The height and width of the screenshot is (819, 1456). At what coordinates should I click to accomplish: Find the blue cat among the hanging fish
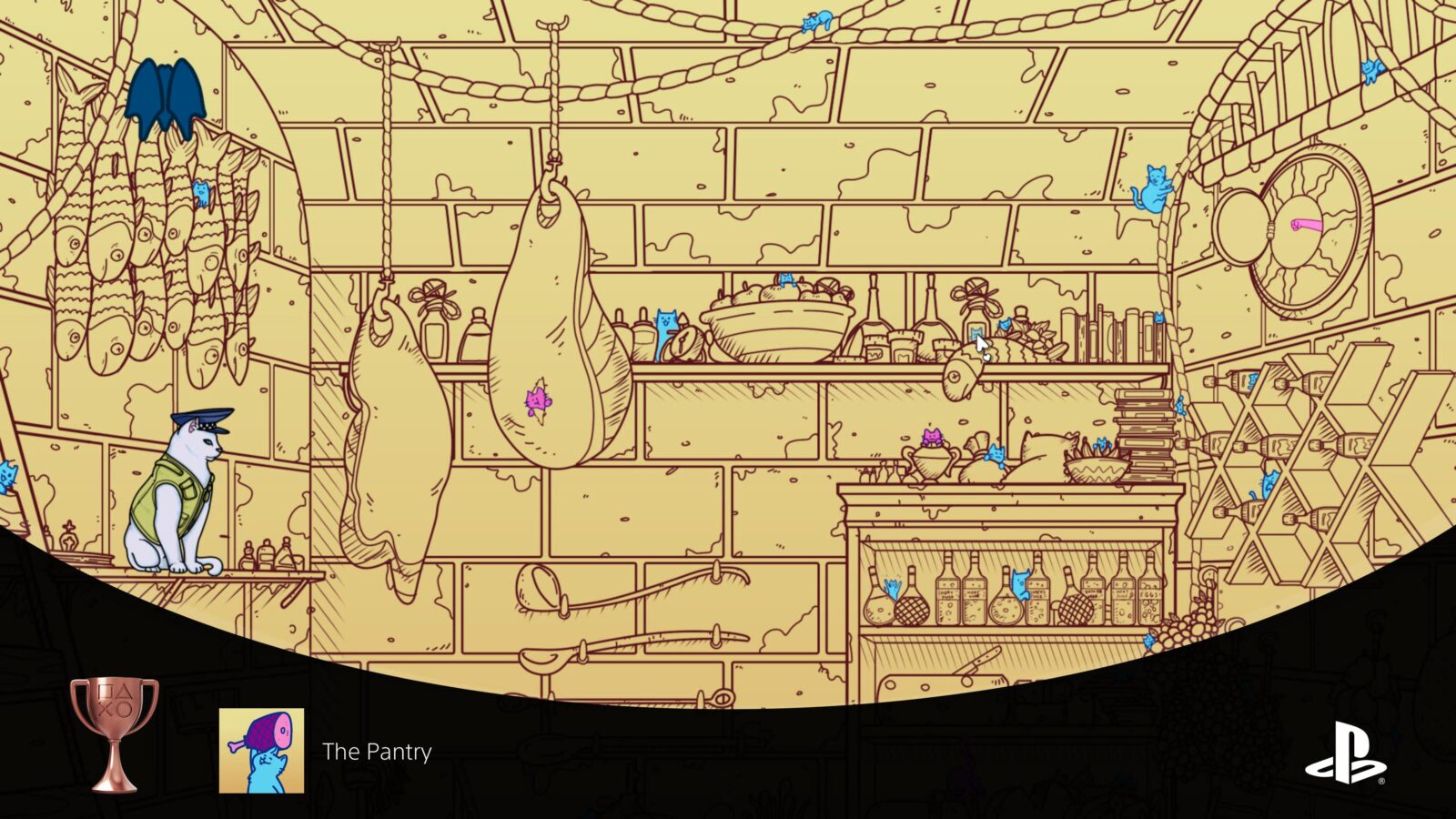pos(202,194)
